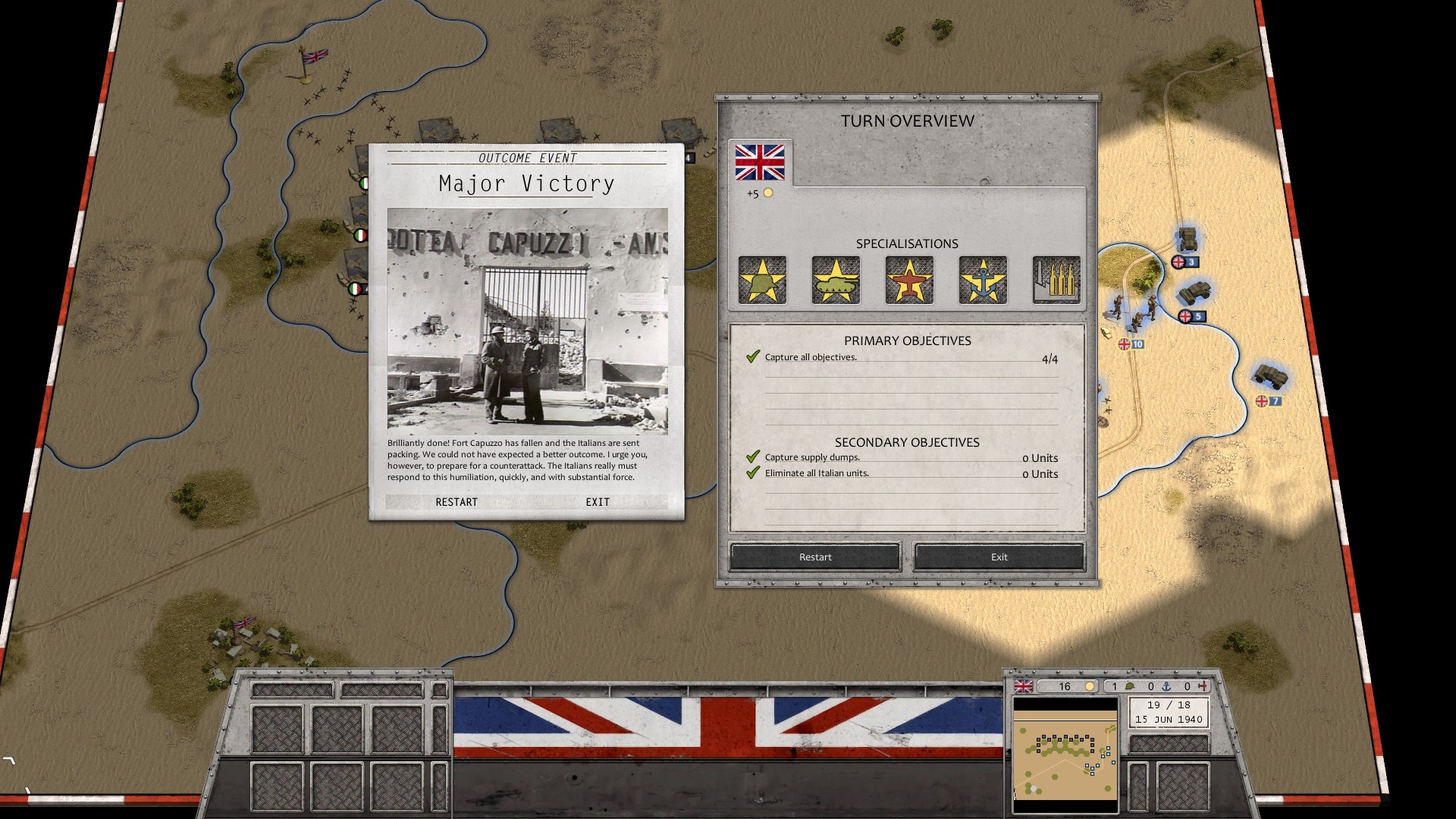Open the infantry helmet specialisation
The image size is (1456, 819).
coord(762,280)
